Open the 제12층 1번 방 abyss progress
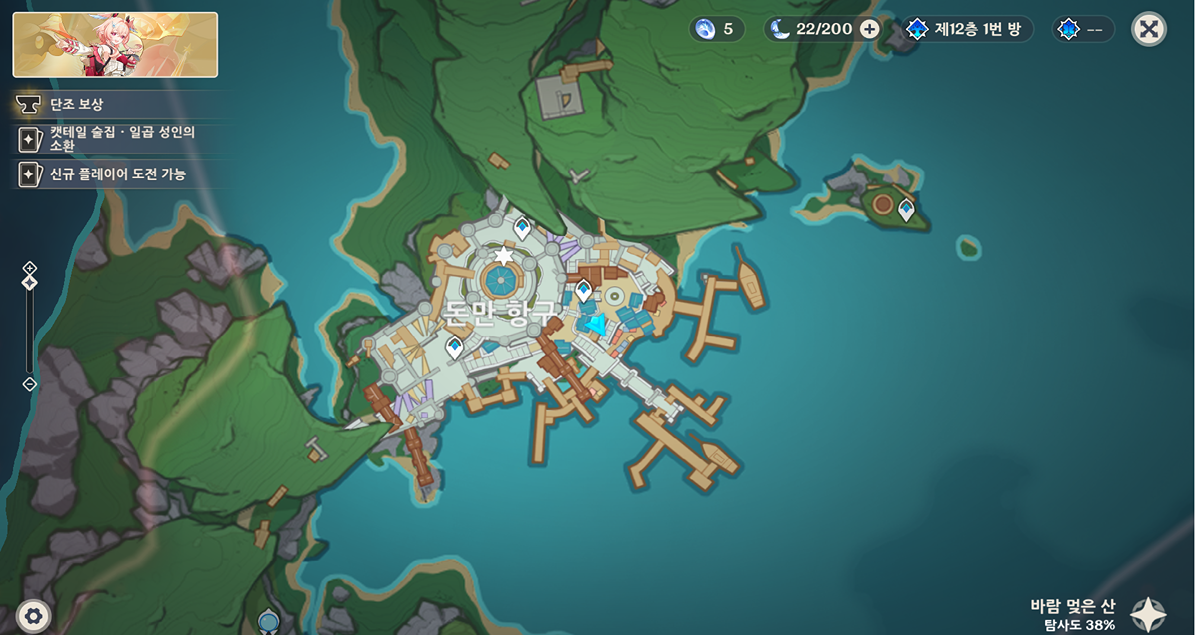Screen dimensions: 1200x635 tap(967, 29)
